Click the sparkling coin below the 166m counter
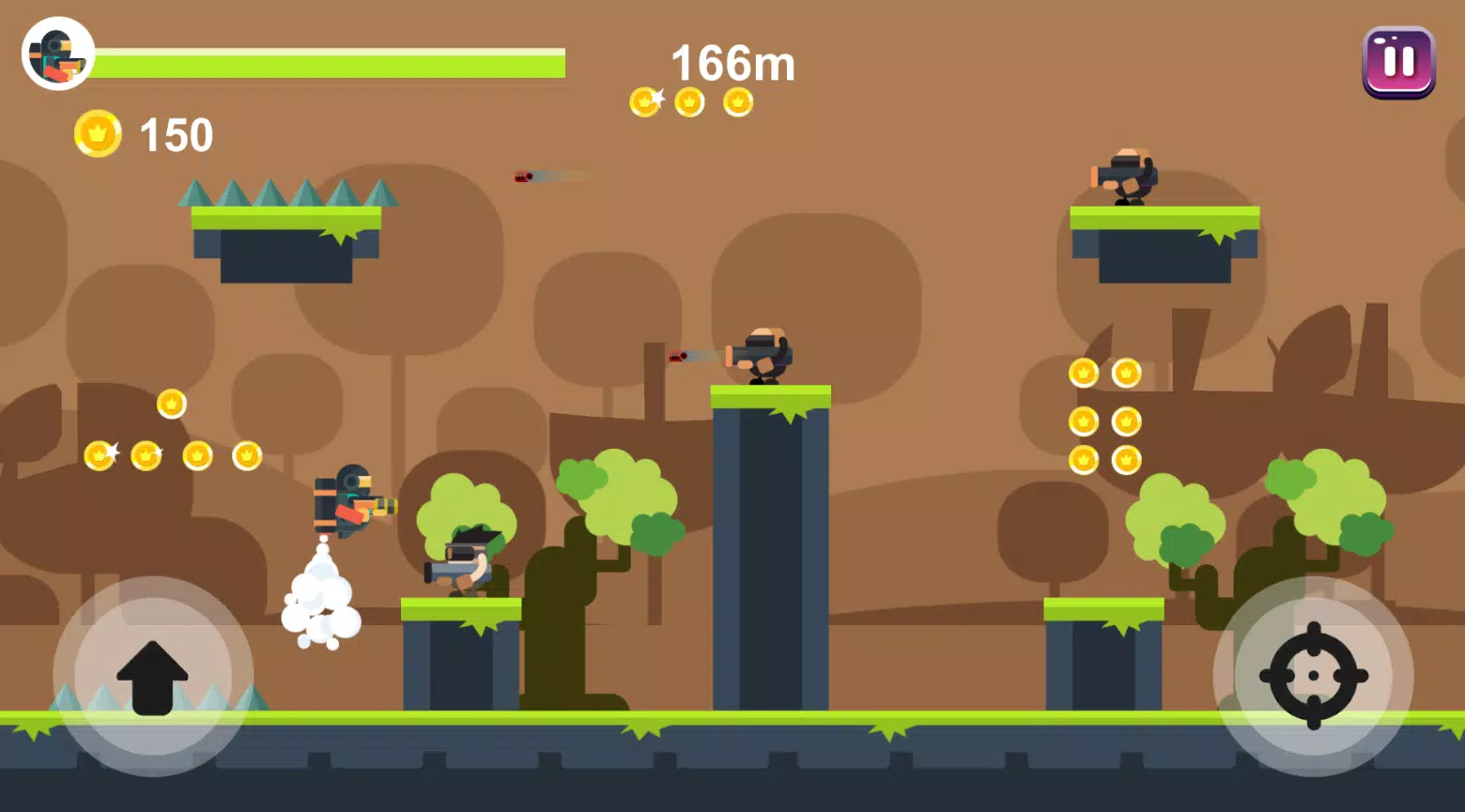Viewport: 1465px width, 812px height. tap(645, 101)
